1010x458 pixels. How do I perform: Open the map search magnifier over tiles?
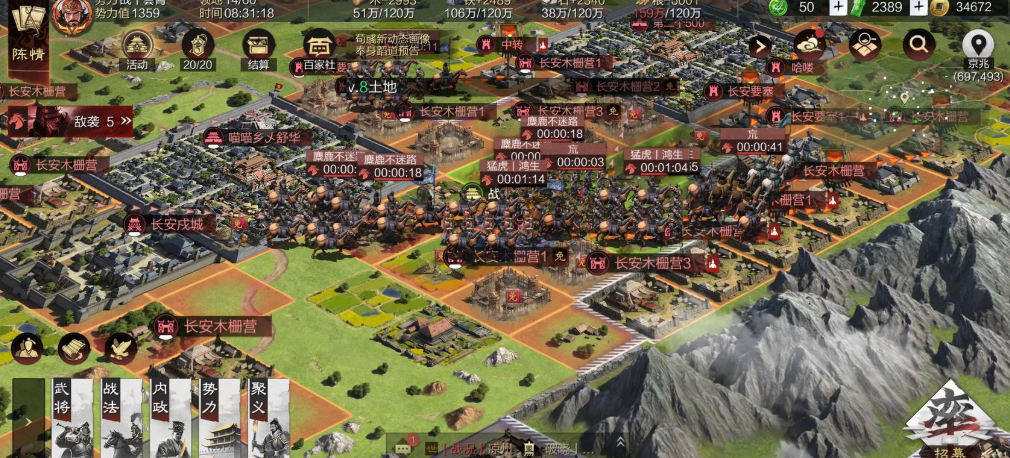pos(865,44)
